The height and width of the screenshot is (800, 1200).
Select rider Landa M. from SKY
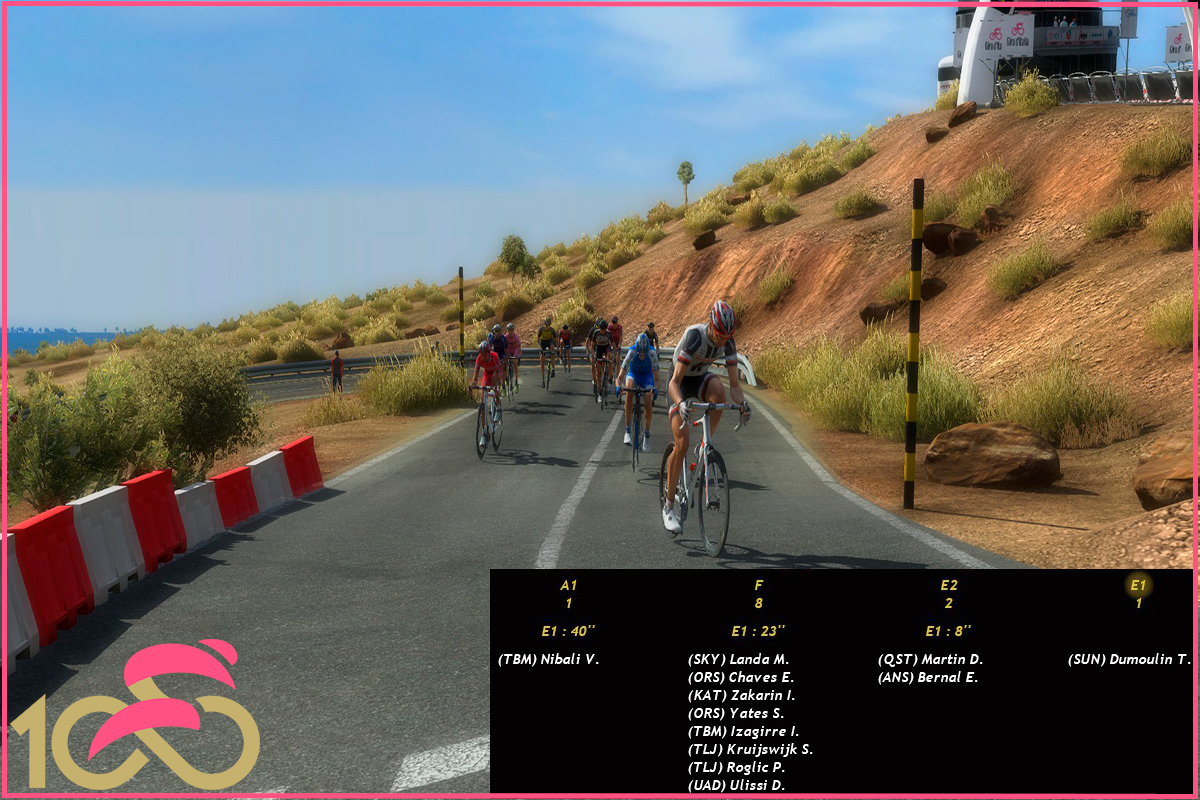point(738,660)
